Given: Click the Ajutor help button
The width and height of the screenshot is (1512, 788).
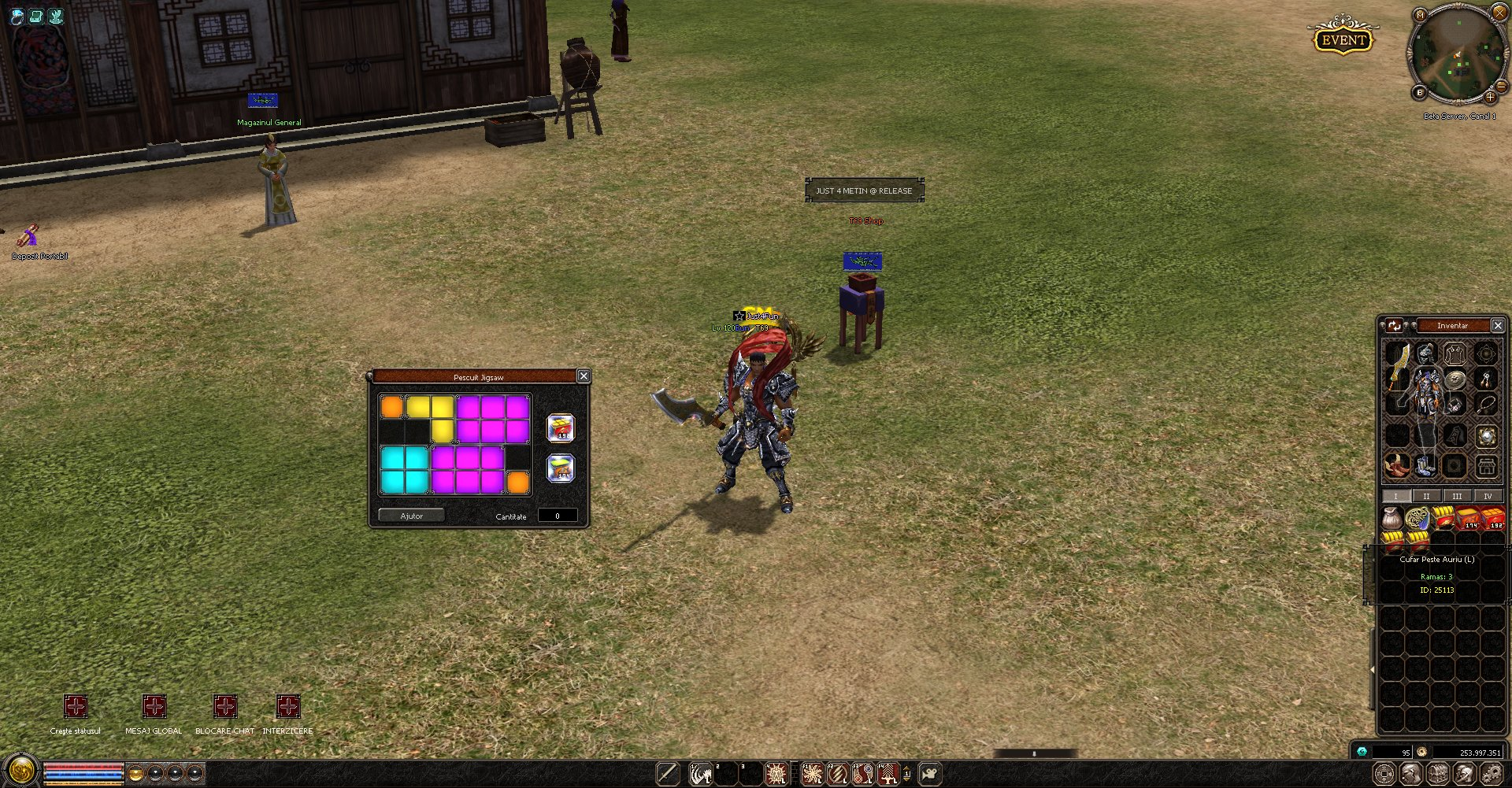Looking at the screenshot, I should coord(411,516).
